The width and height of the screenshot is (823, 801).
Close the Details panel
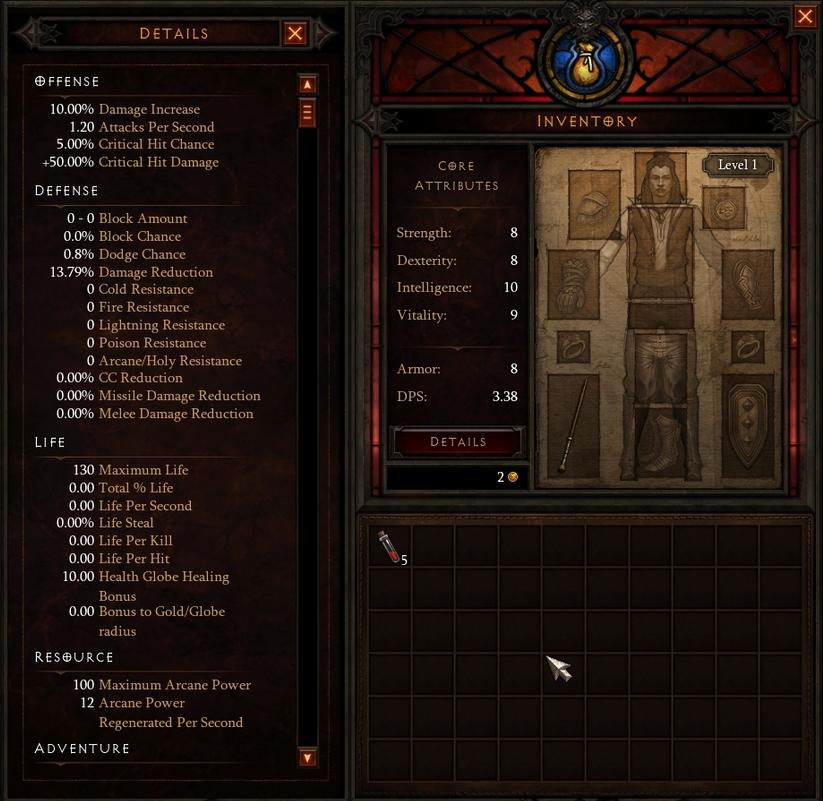[x=295, y=34]
